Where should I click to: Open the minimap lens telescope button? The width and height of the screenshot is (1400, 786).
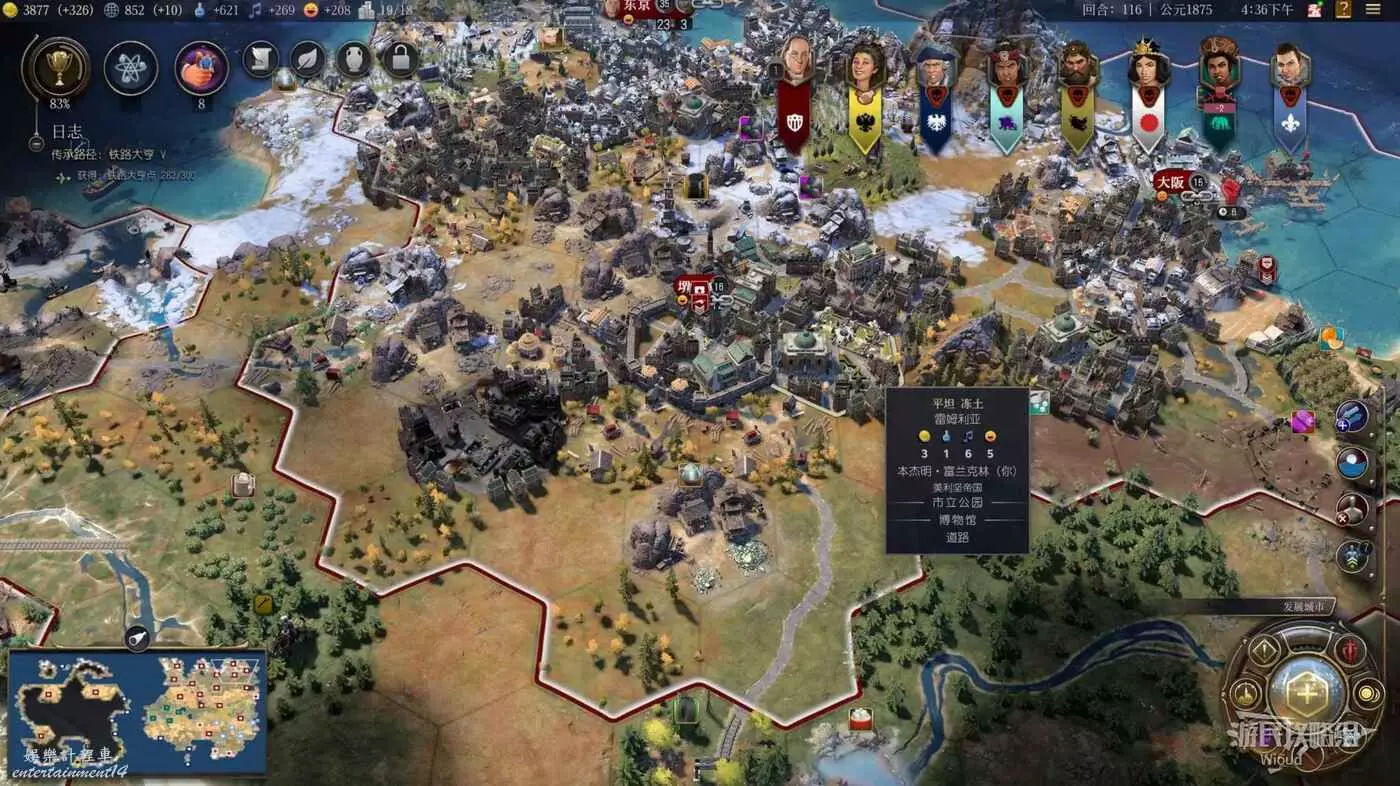(x=138, y=639)
